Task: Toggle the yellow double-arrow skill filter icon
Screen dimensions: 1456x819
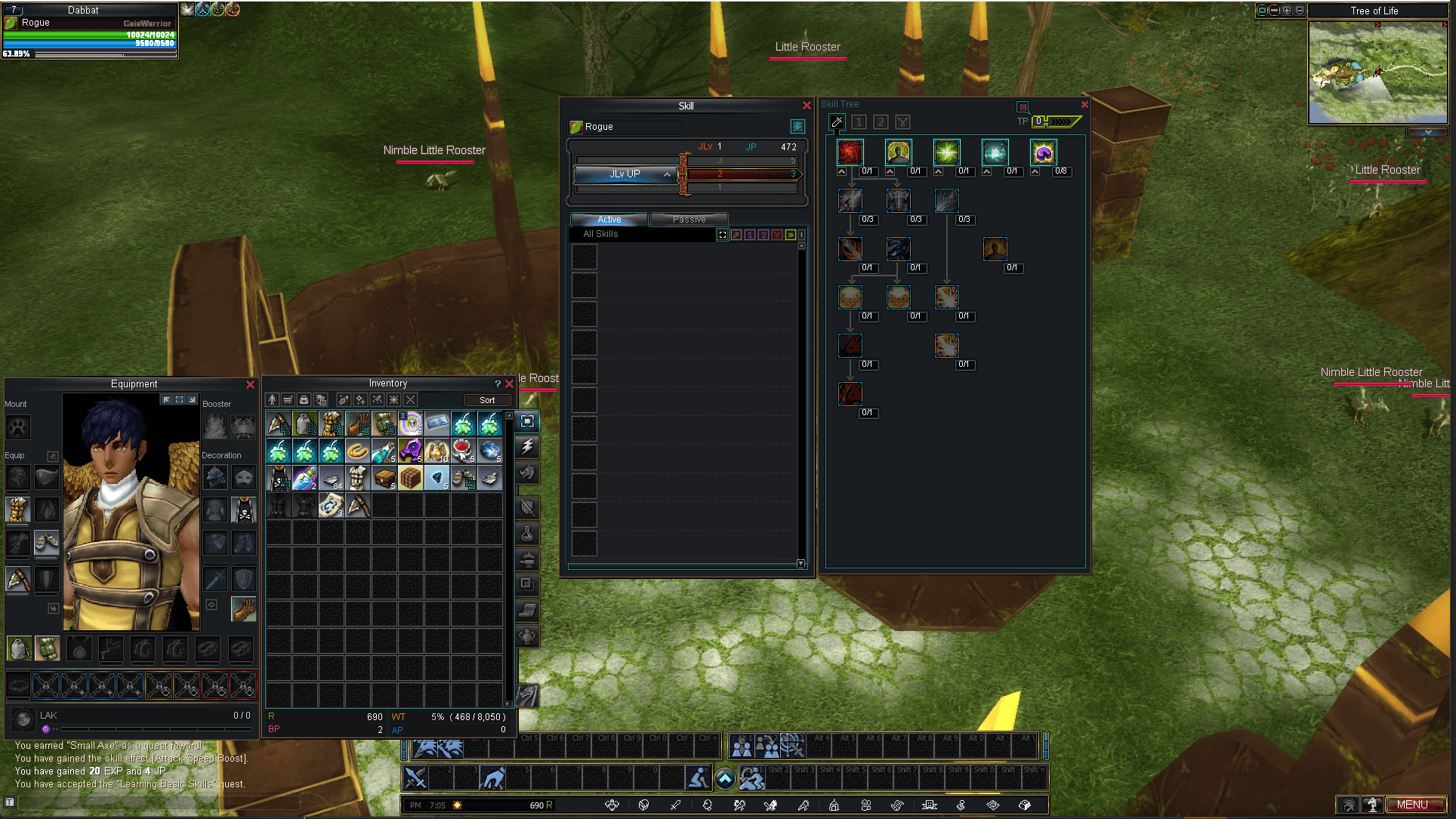Action: pyautogui.click(x=790, y=235)
